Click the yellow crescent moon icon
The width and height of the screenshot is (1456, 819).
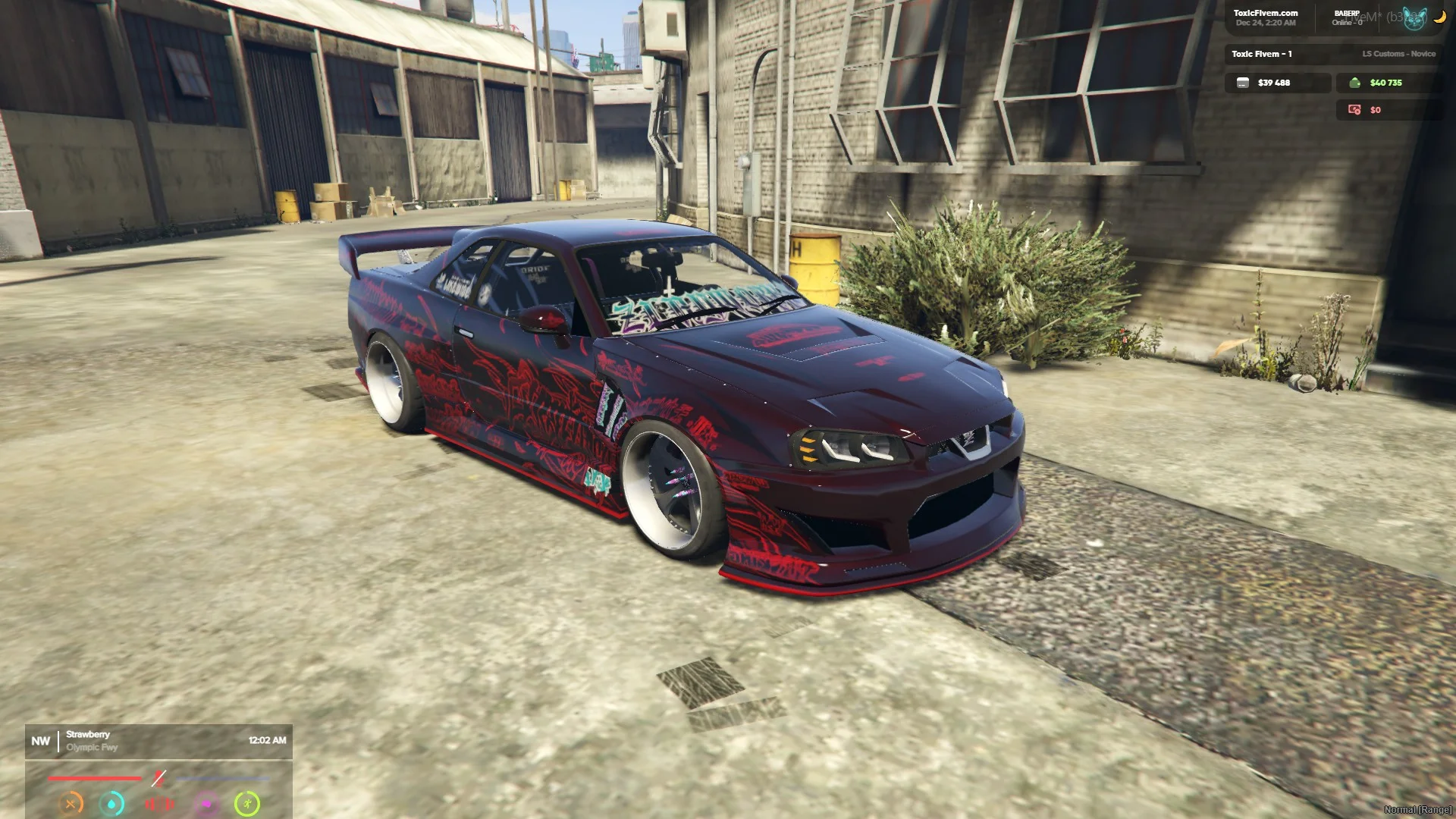pyautogui.click(x=1439, y=17)
